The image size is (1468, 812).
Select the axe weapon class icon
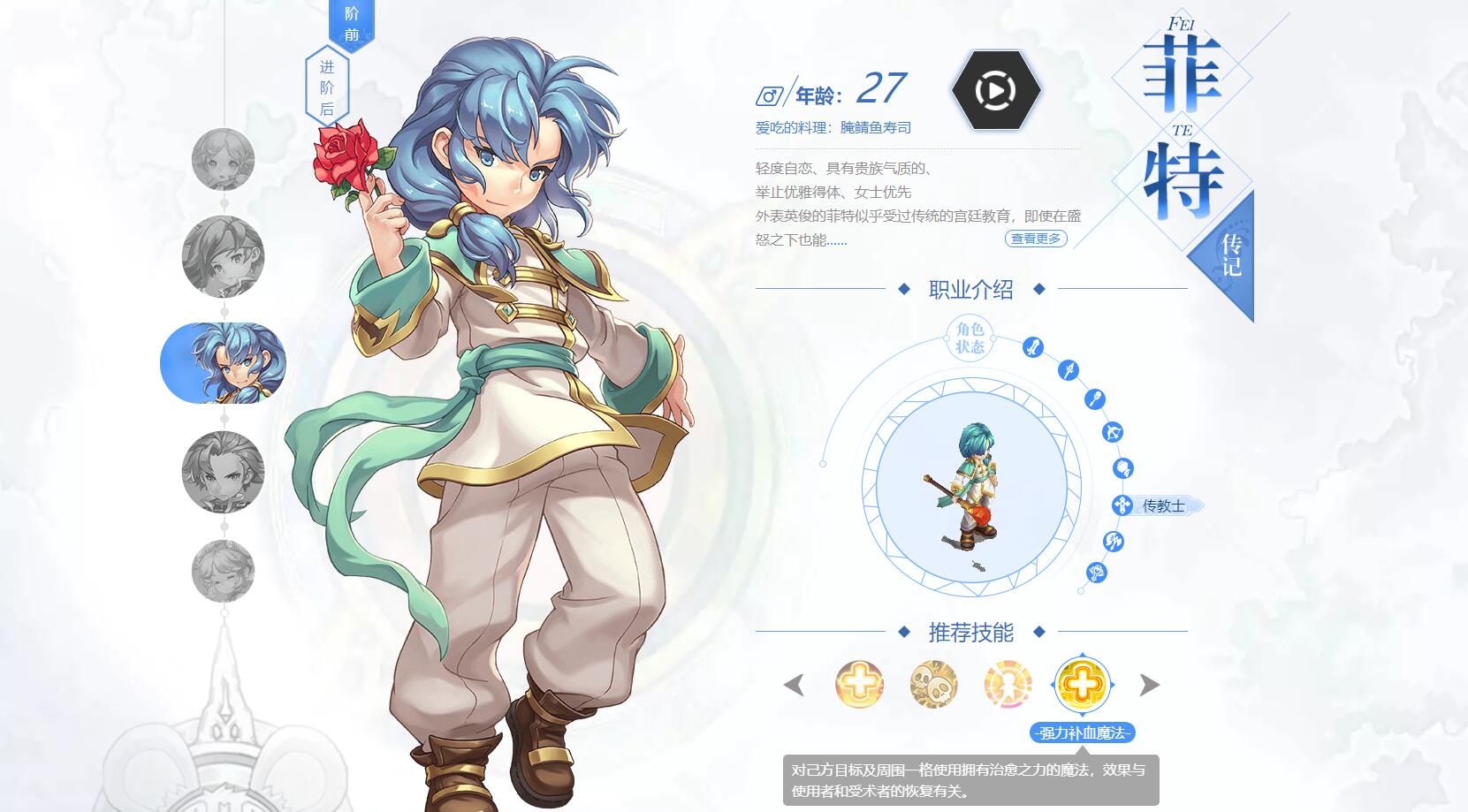pos(1114,540)
